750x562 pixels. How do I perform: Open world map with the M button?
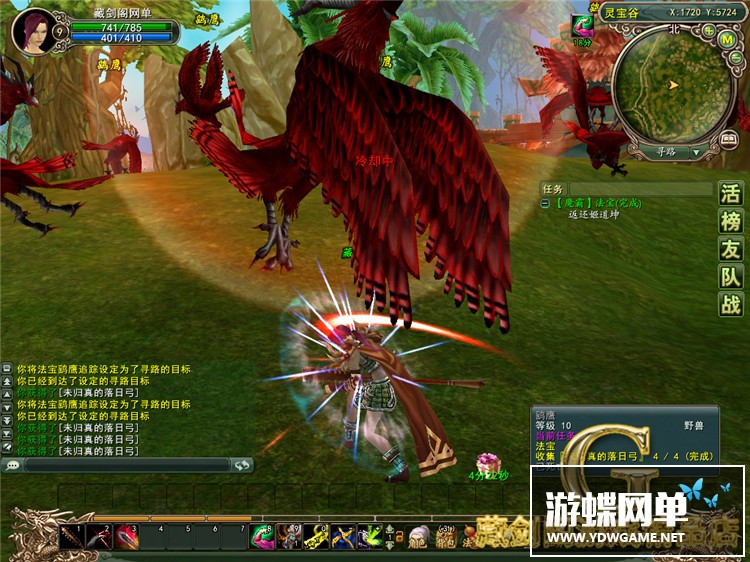[x=728, y=40]
